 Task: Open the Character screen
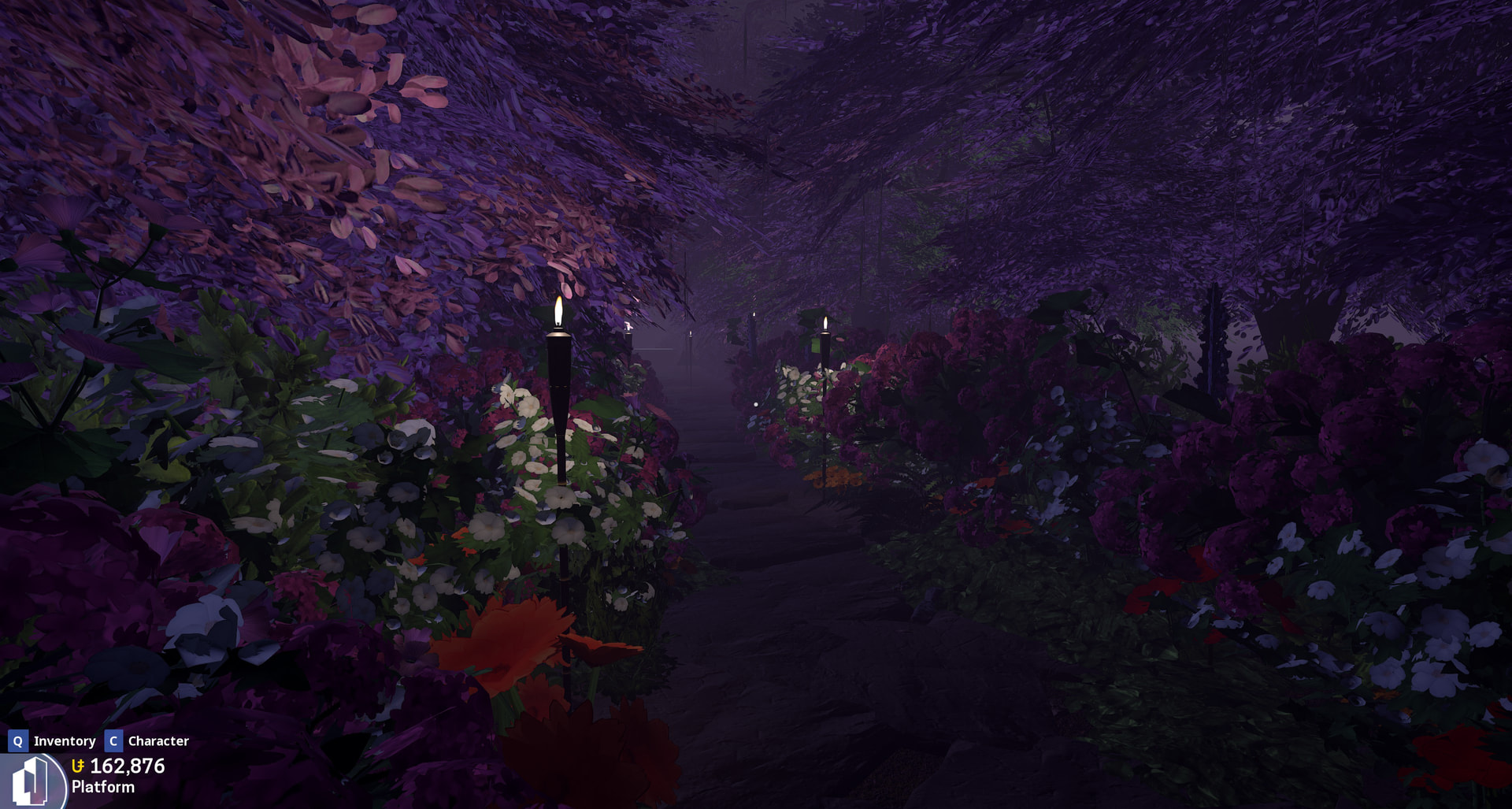[x=147, y=740]
